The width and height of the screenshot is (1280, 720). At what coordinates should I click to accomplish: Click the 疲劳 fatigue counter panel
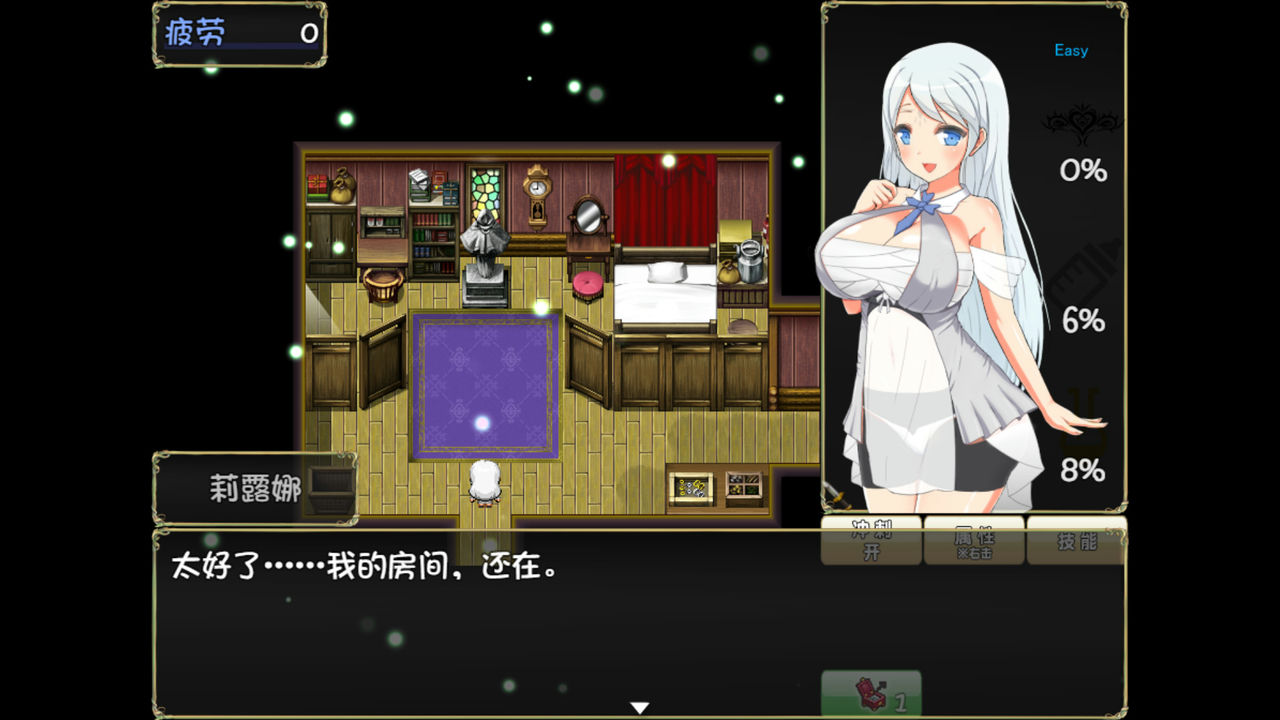pyautogui.click(x=238, y=33)
